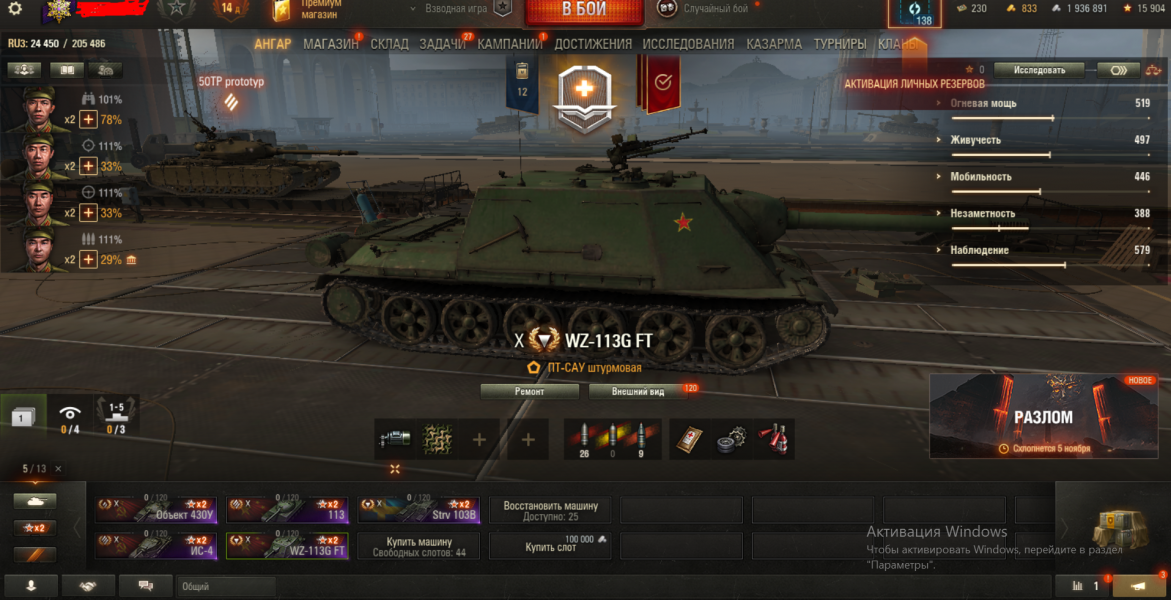The width and height of the screenshot is (1171, 600).
Task: Choose the Strv 103B tank
Action: point(418,510)
